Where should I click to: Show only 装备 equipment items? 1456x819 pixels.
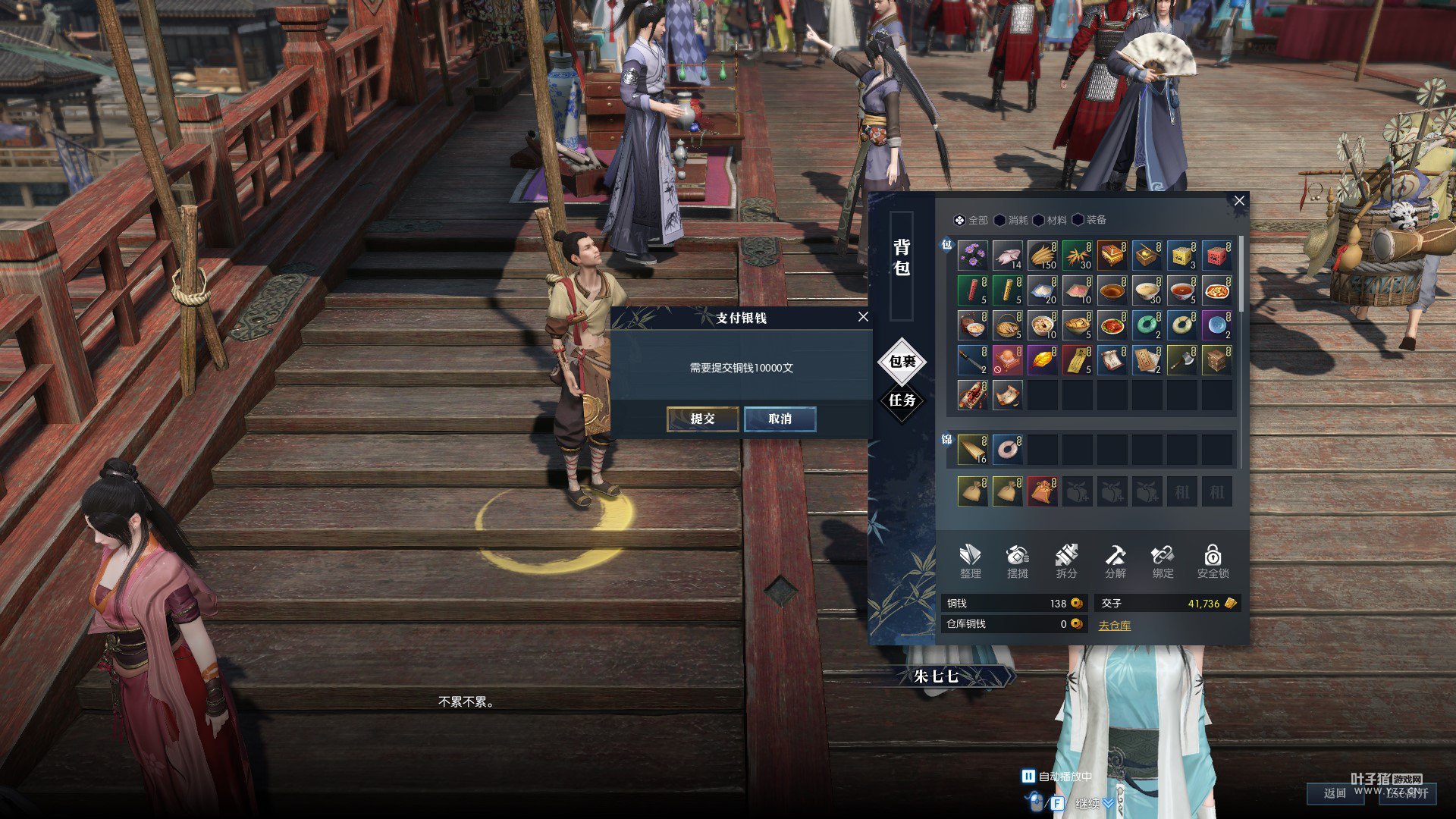click(x=1089, y=220)
